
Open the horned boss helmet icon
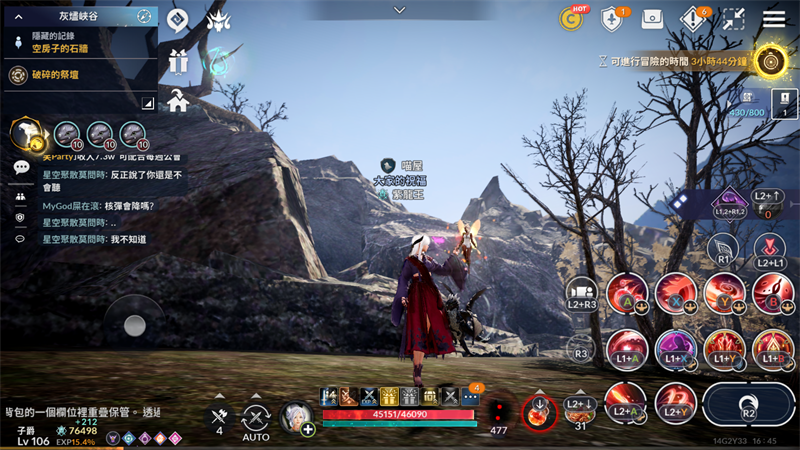218,19
